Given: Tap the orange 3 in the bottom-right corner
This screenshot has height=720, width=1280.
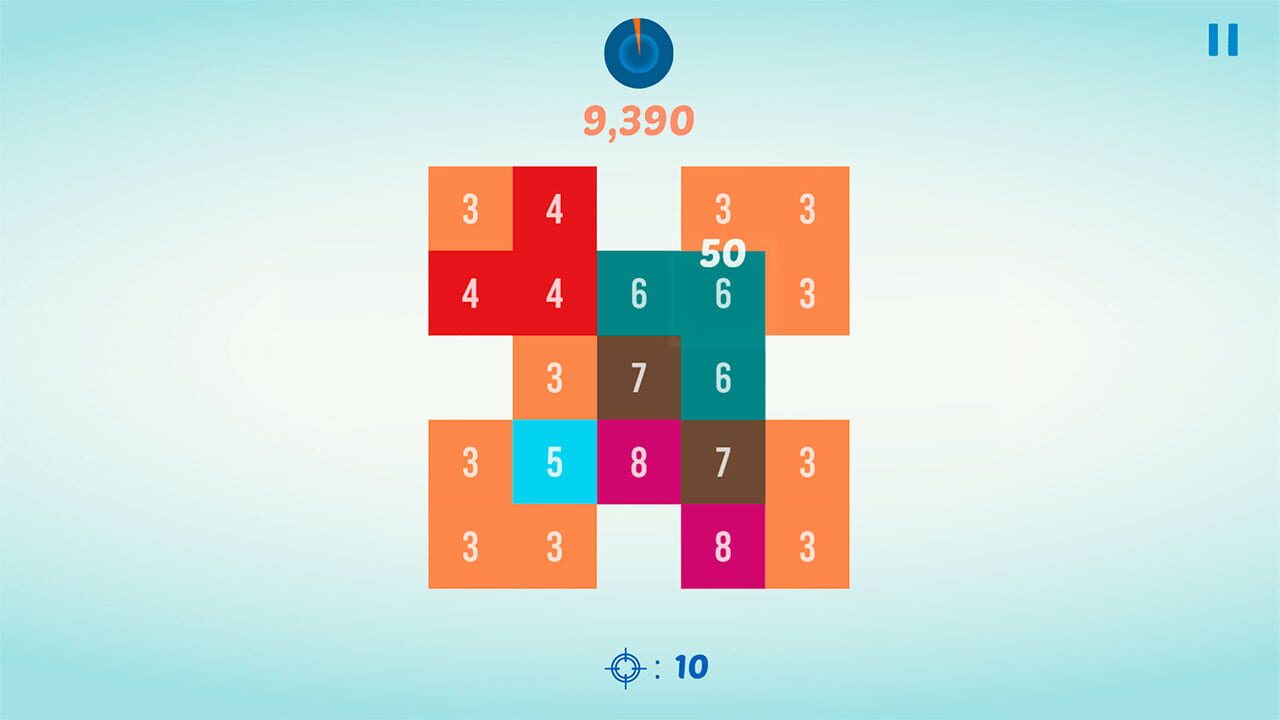Looking at the screenshot, I should [x=806, y=546].
